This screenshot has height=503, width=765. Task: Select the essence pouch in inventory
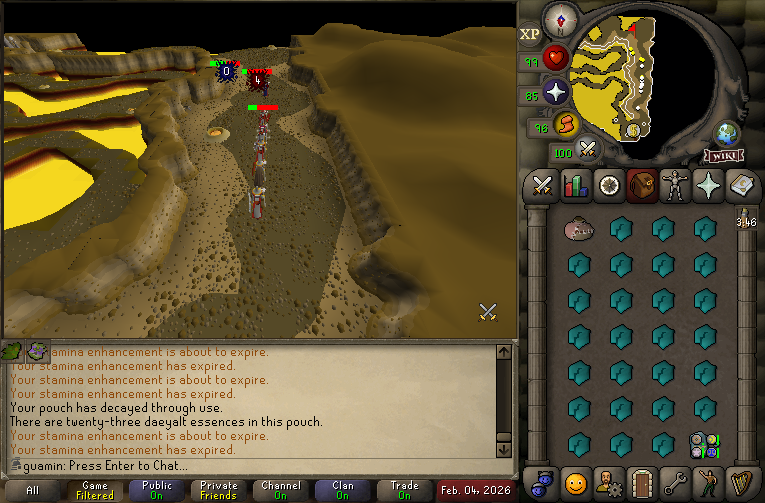[x=577, y=229]
